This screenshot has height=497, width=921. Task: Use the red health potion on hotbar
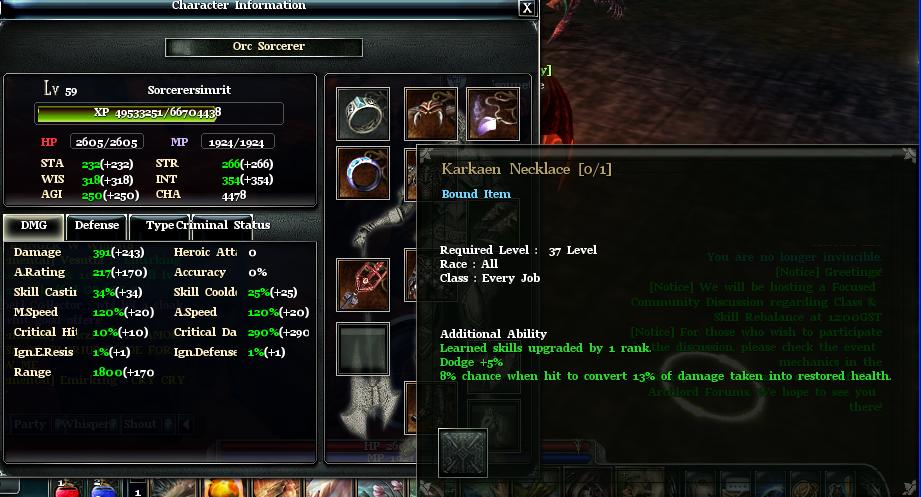[66, 489]
